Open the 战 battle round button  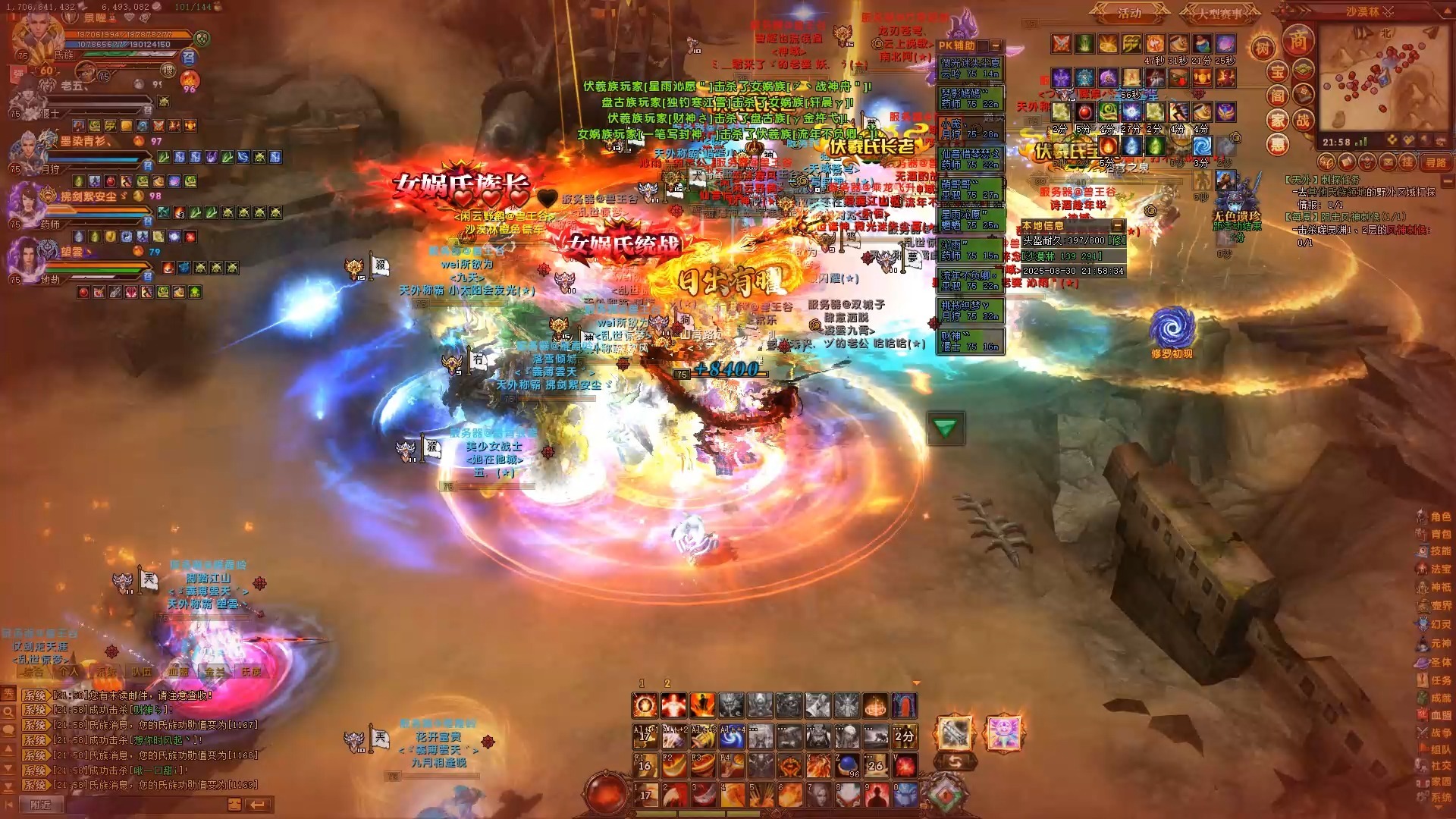pos(1303,120)
